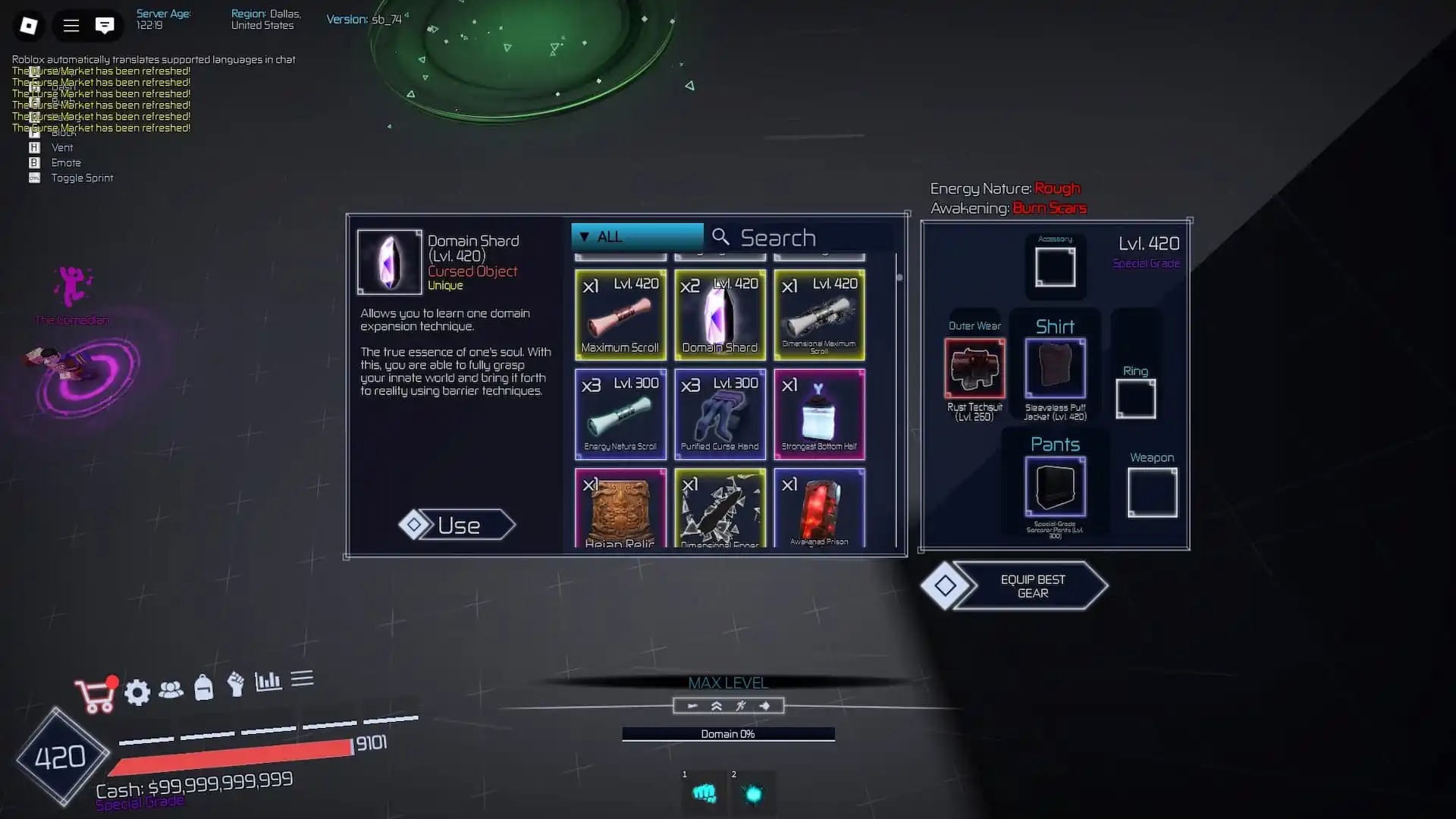
Task: Pick the Purified Curse Hand slot
Action: (720, 414)
